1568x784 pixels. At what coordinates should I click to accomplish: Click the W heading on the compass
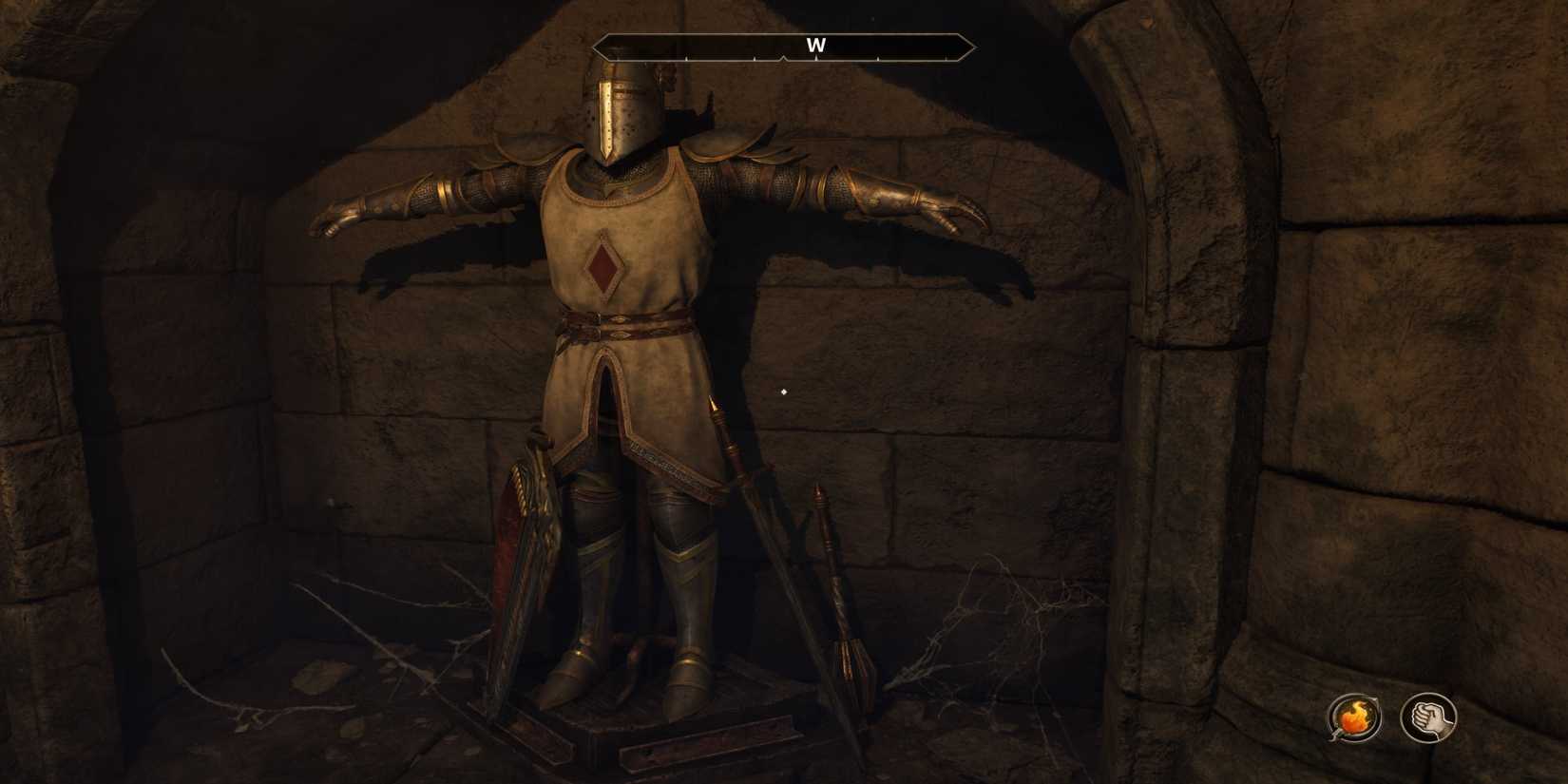click(815, 45)
